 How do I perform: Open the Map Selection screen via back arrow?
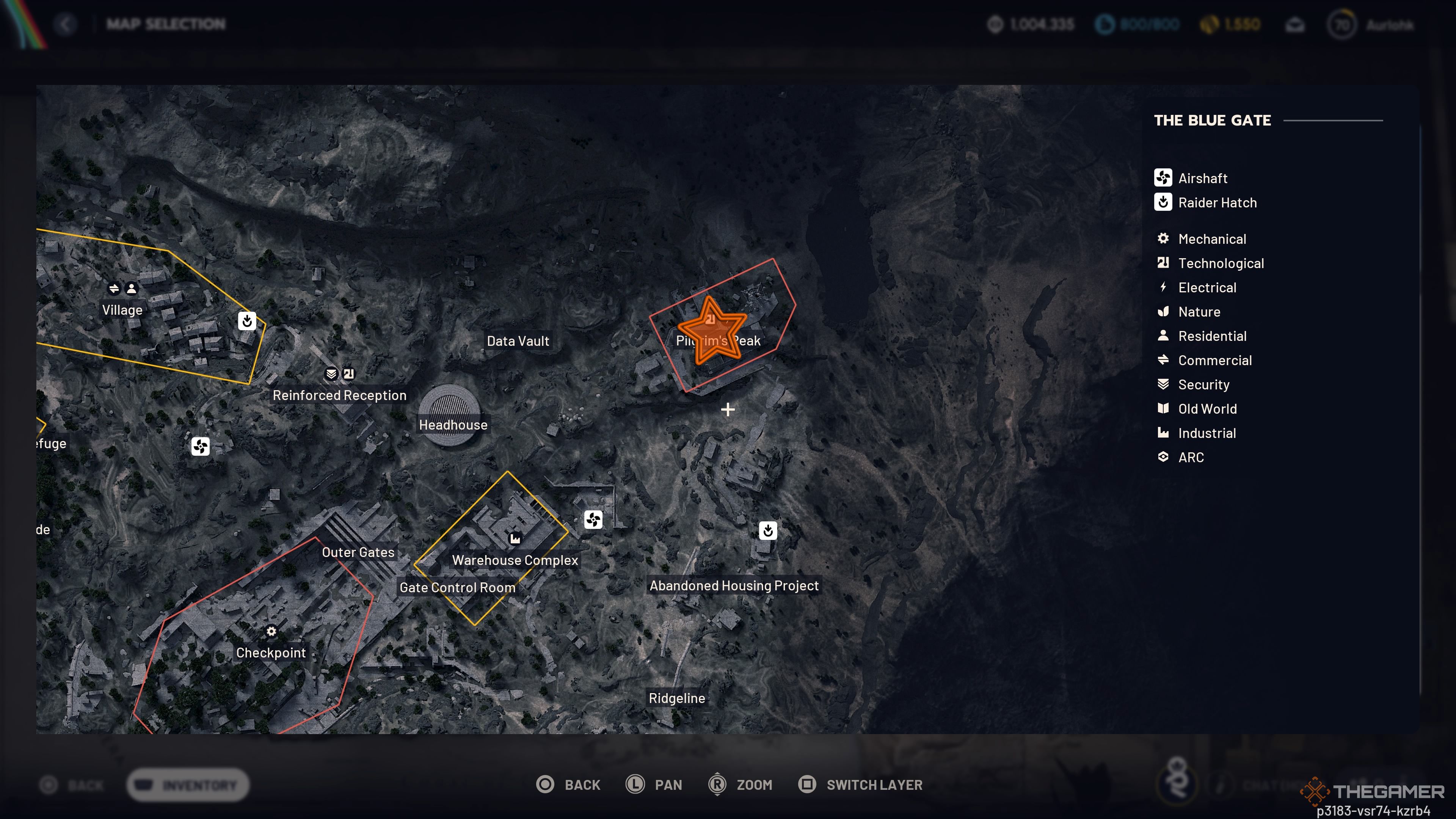click(x=66, y=24)
